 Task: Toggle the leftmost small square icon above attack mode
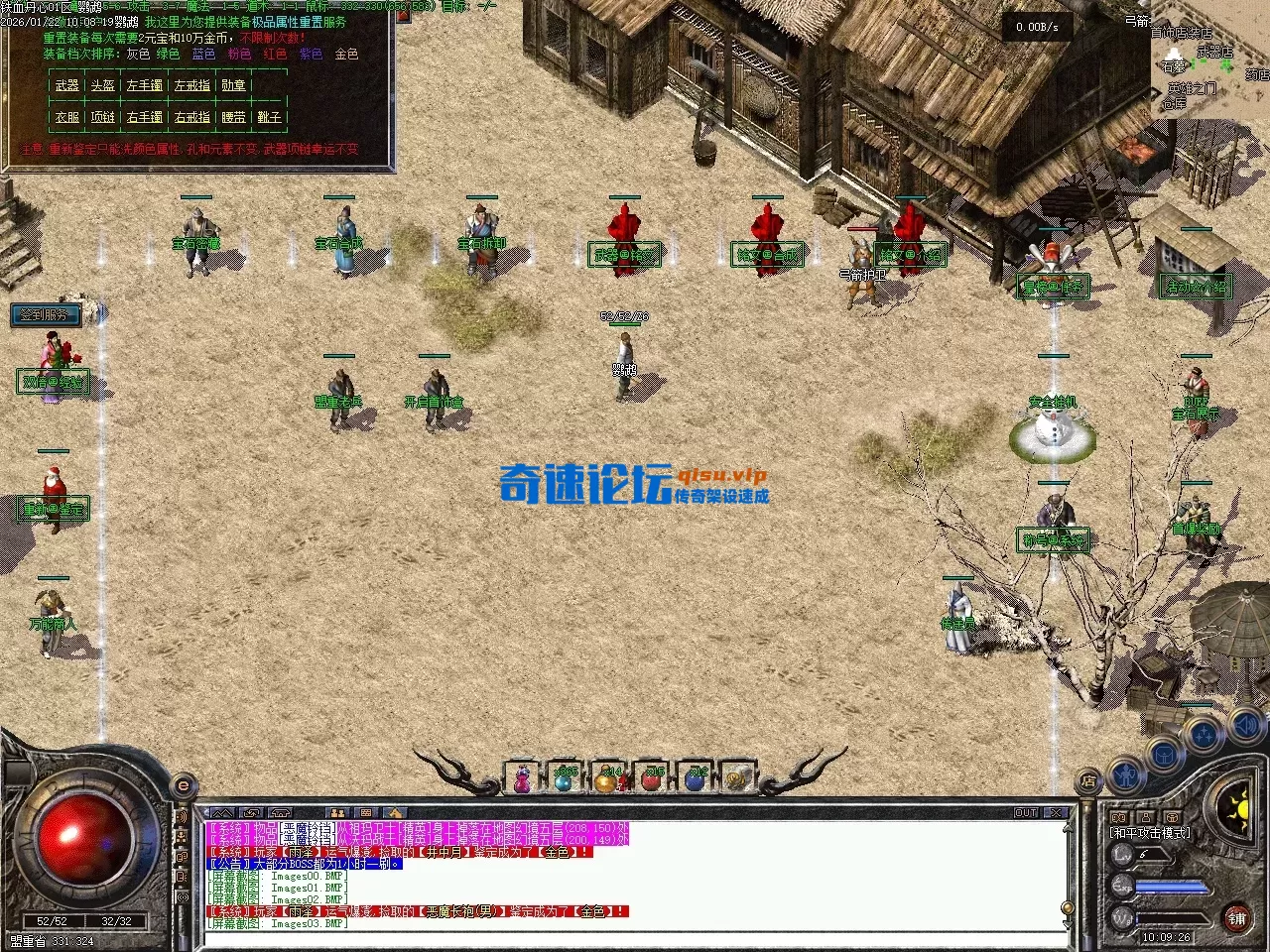pos(1120,816)
